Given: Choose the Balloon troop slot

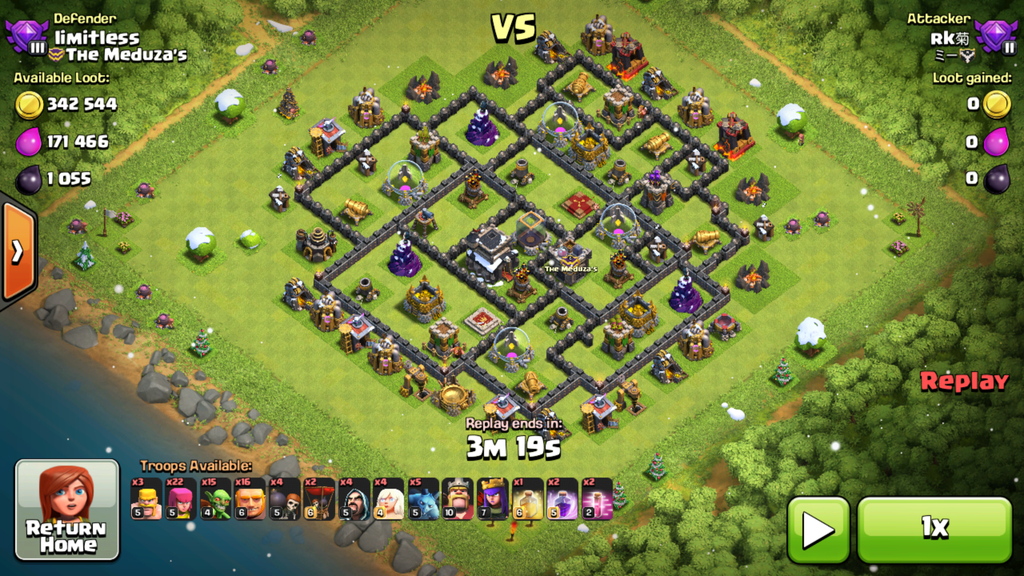Looking at the screenshot, I should pyautogui.click(x=319, y=499).
